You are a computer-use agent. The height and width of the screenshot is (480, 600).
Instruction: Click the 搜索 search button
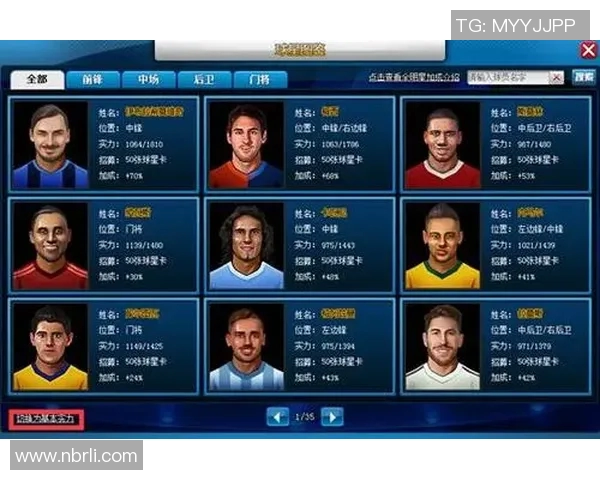click(x=583, y=77)
